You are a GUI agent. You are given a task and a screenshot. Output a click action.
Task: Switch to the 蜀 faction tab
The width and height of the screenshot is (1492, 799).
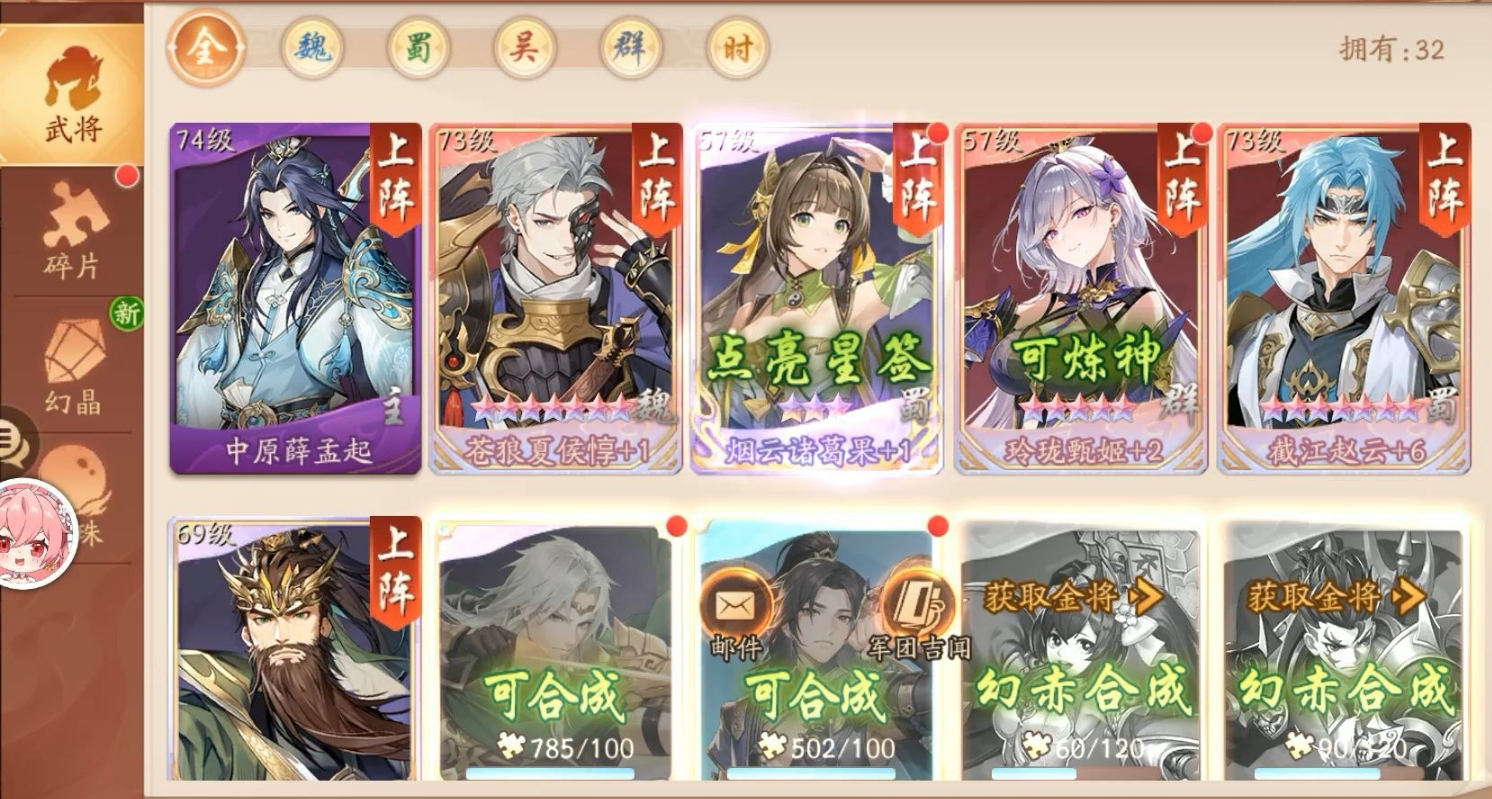click(420, 45)
